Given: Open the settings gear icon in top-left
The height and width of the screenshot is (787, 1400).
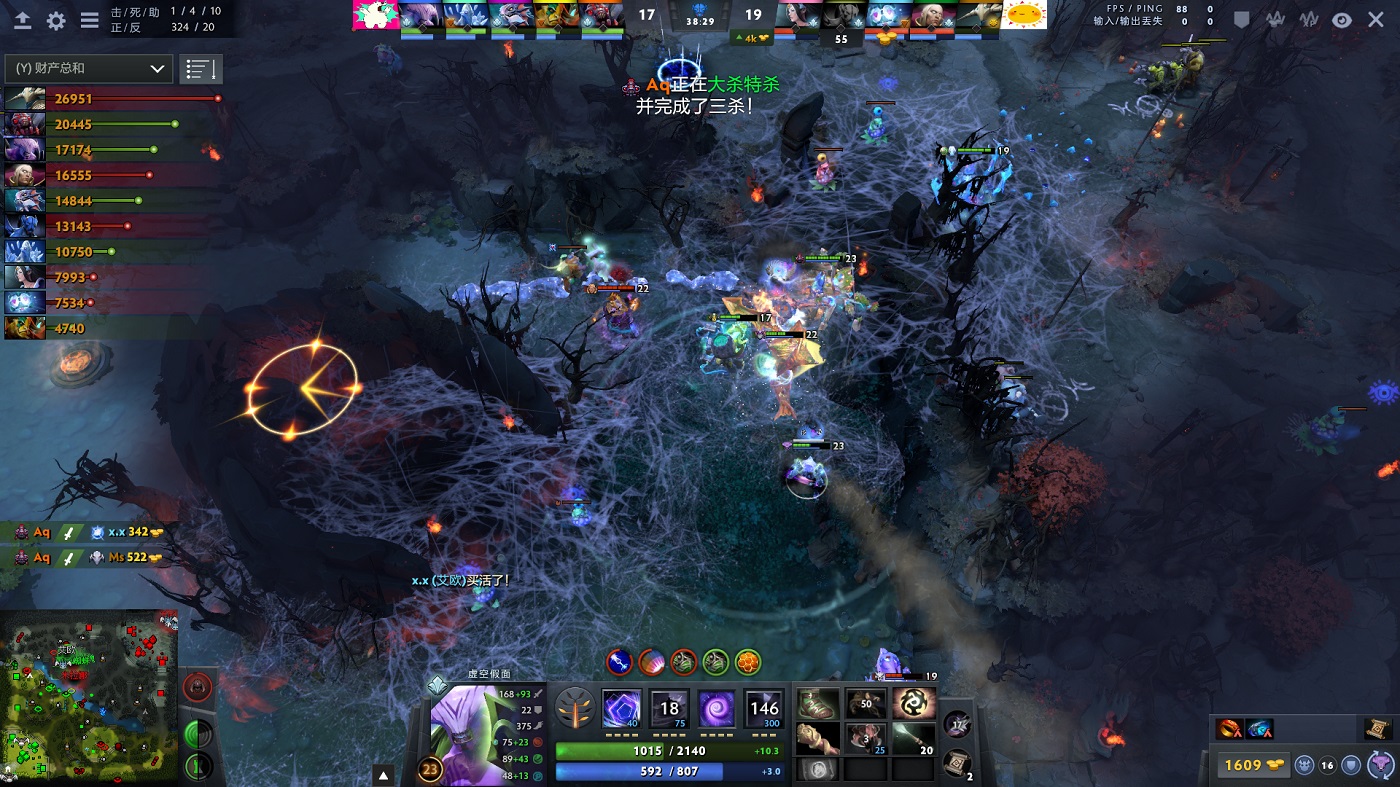Looking at the screenshot, I should [57, 18].
